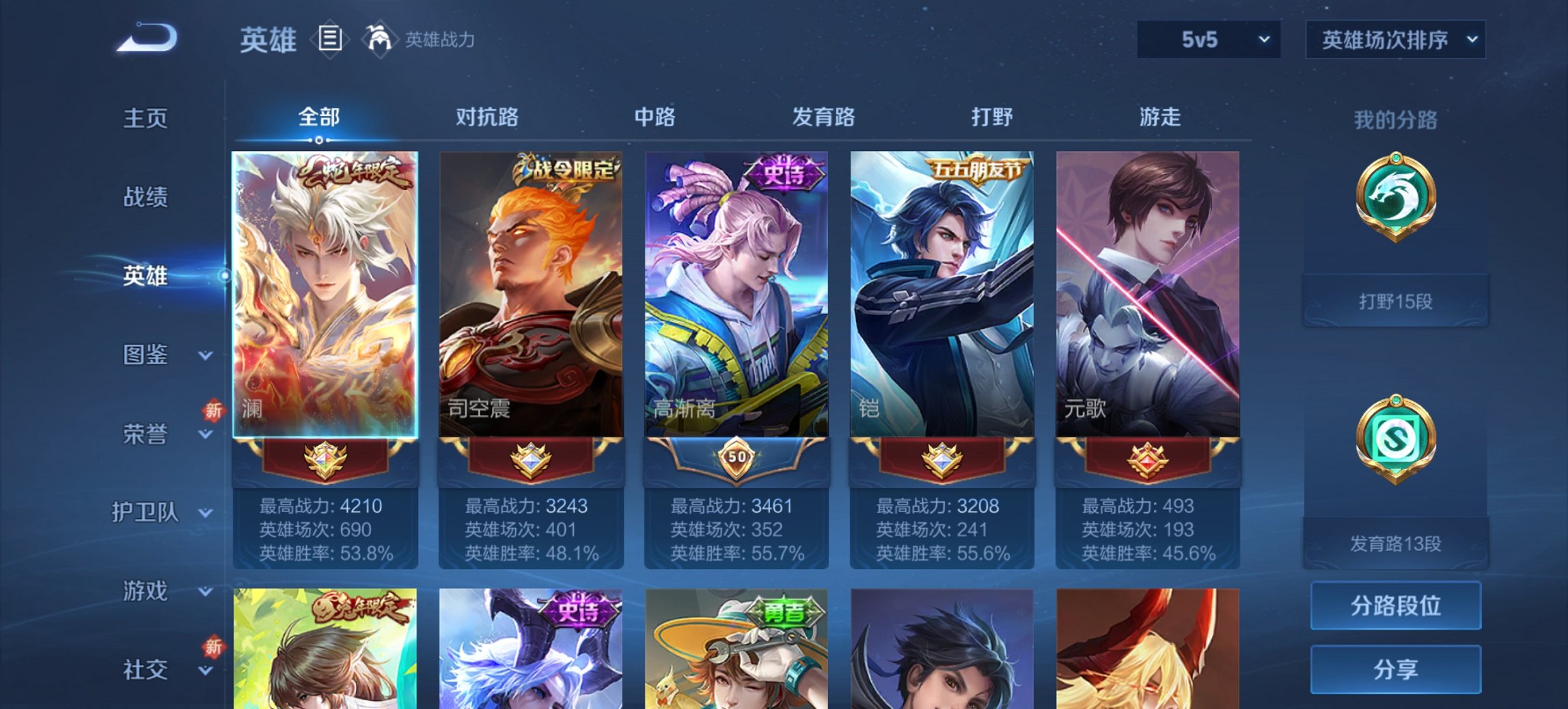Open the 5v5 mode dropdown

pos(1207,39)
